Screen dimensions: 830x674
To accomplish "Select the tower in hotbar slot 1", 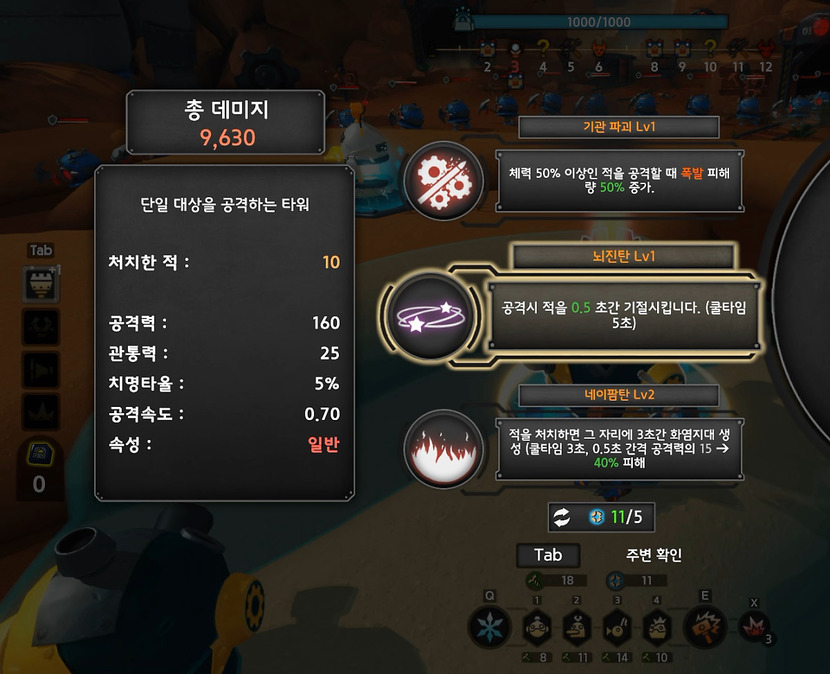I will point(537,629).
